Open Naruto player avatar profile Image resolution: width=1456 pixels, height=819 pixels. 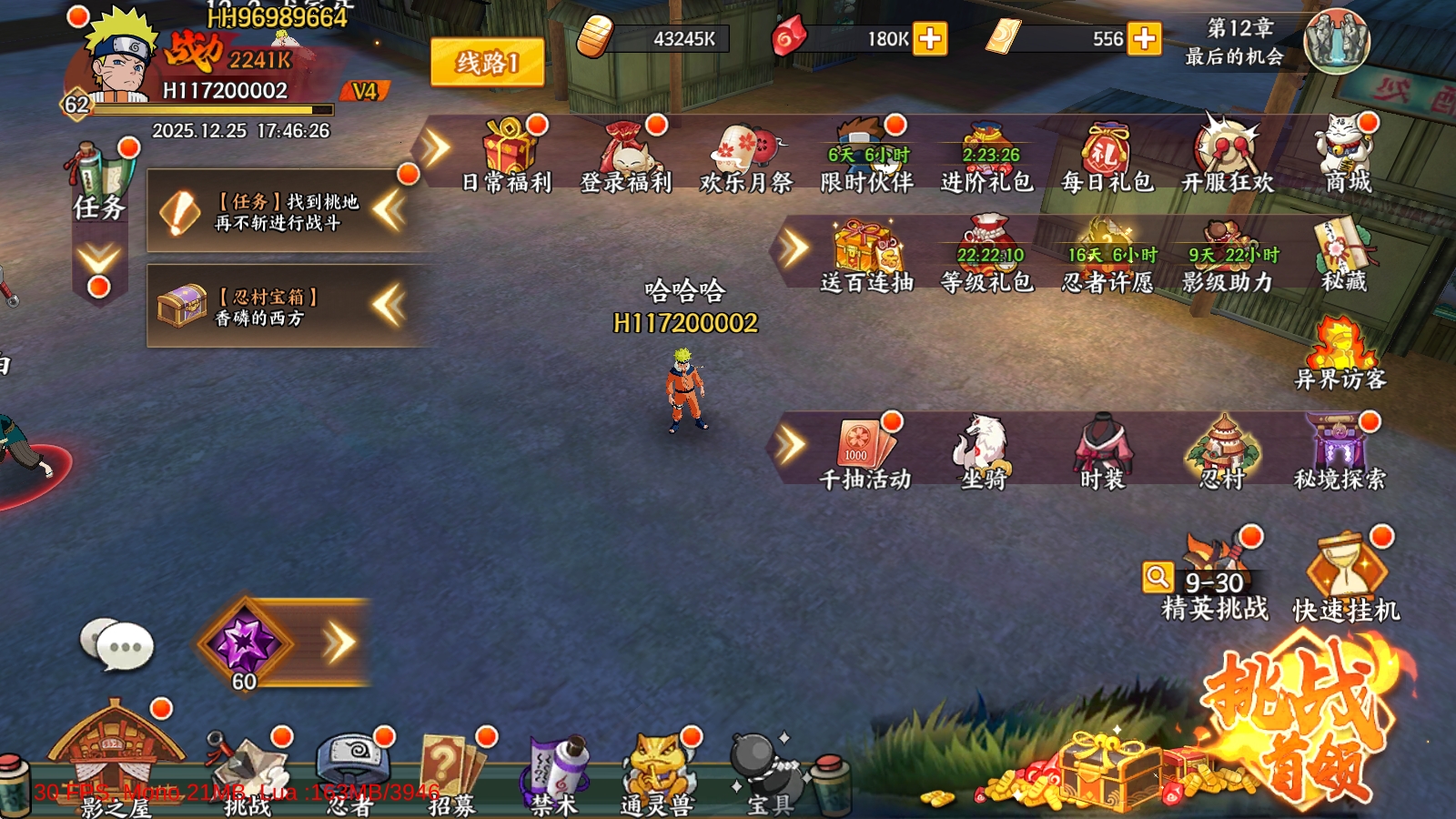coord(123,55)
